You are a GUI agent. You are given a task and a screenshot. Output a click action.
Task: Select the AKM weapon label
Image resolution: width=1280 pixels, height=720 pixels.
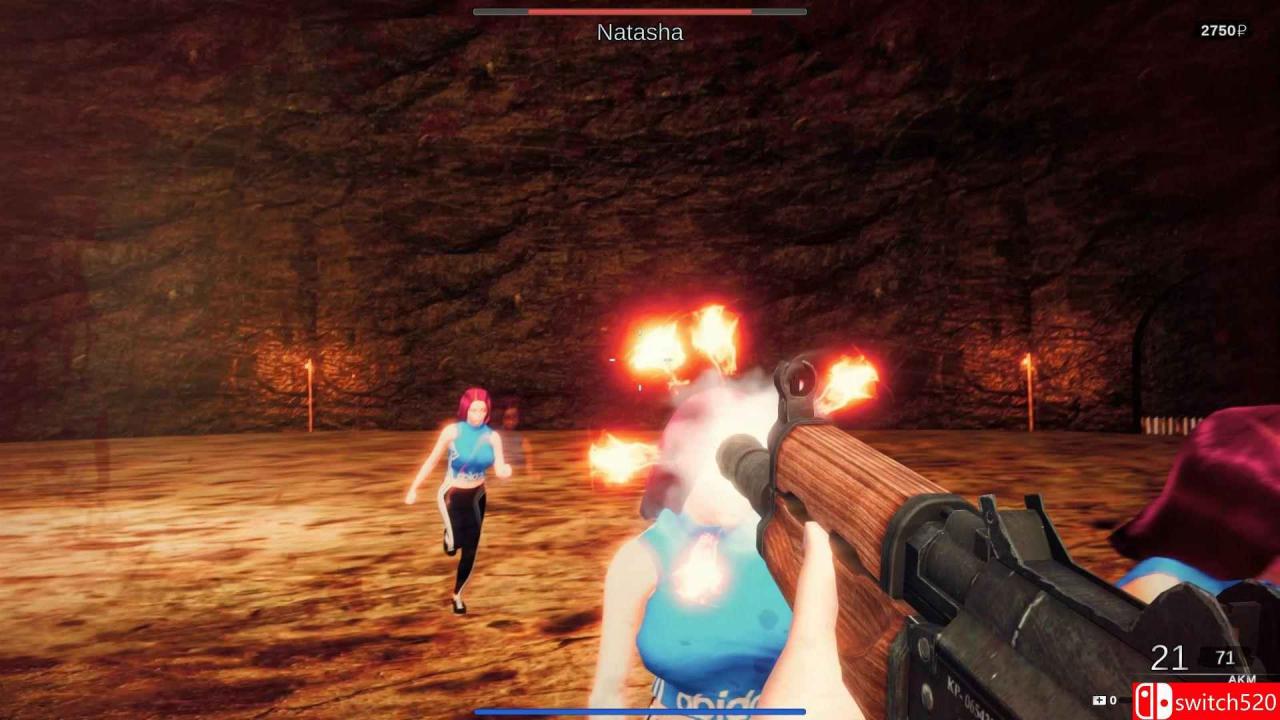(x=1242, y=678)
